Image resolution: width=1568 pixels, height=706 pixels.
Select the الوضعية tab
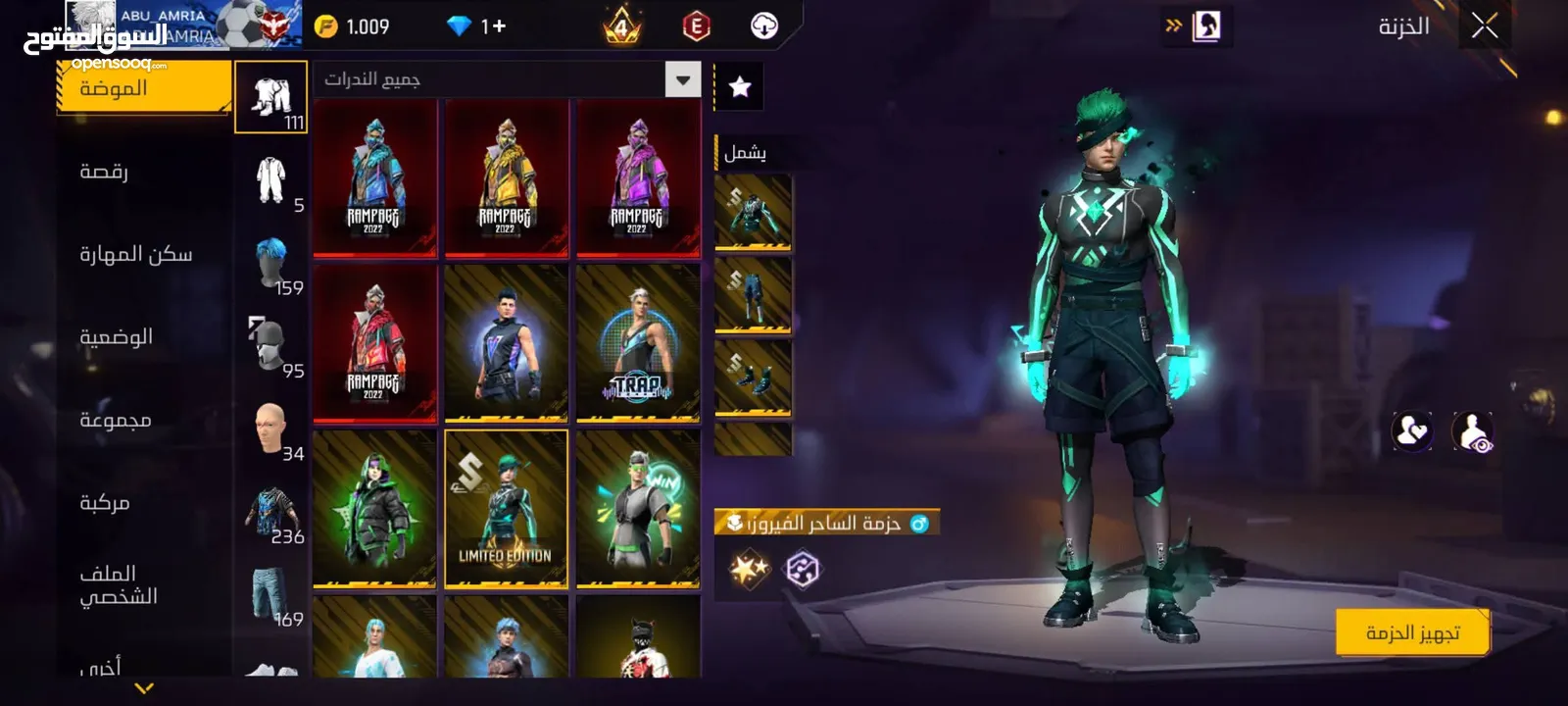pos(116,337)
